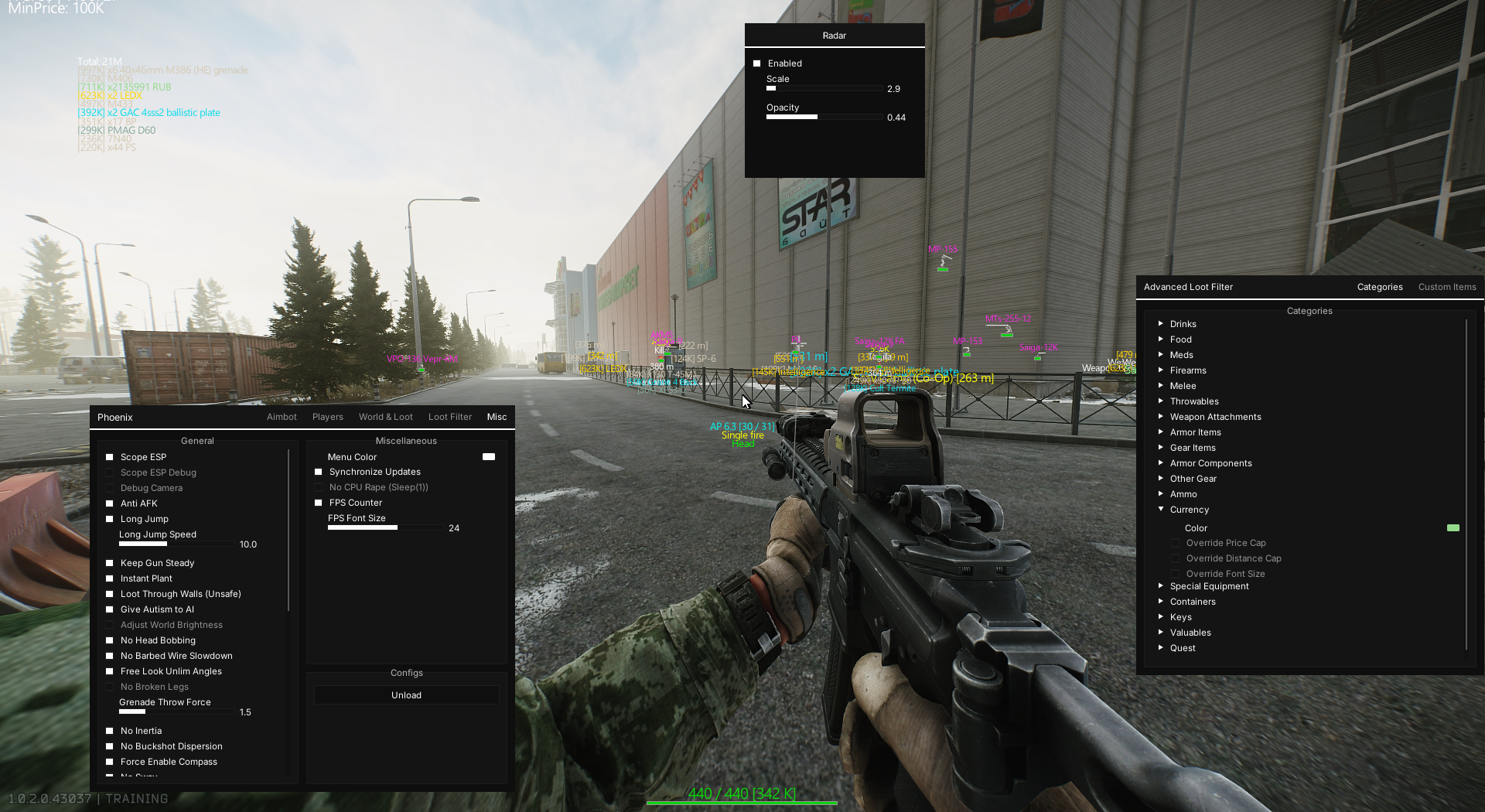The image size is (1485, 812).
Task: Enable the Debug Camera checkbox
Action: click(109, 488)
